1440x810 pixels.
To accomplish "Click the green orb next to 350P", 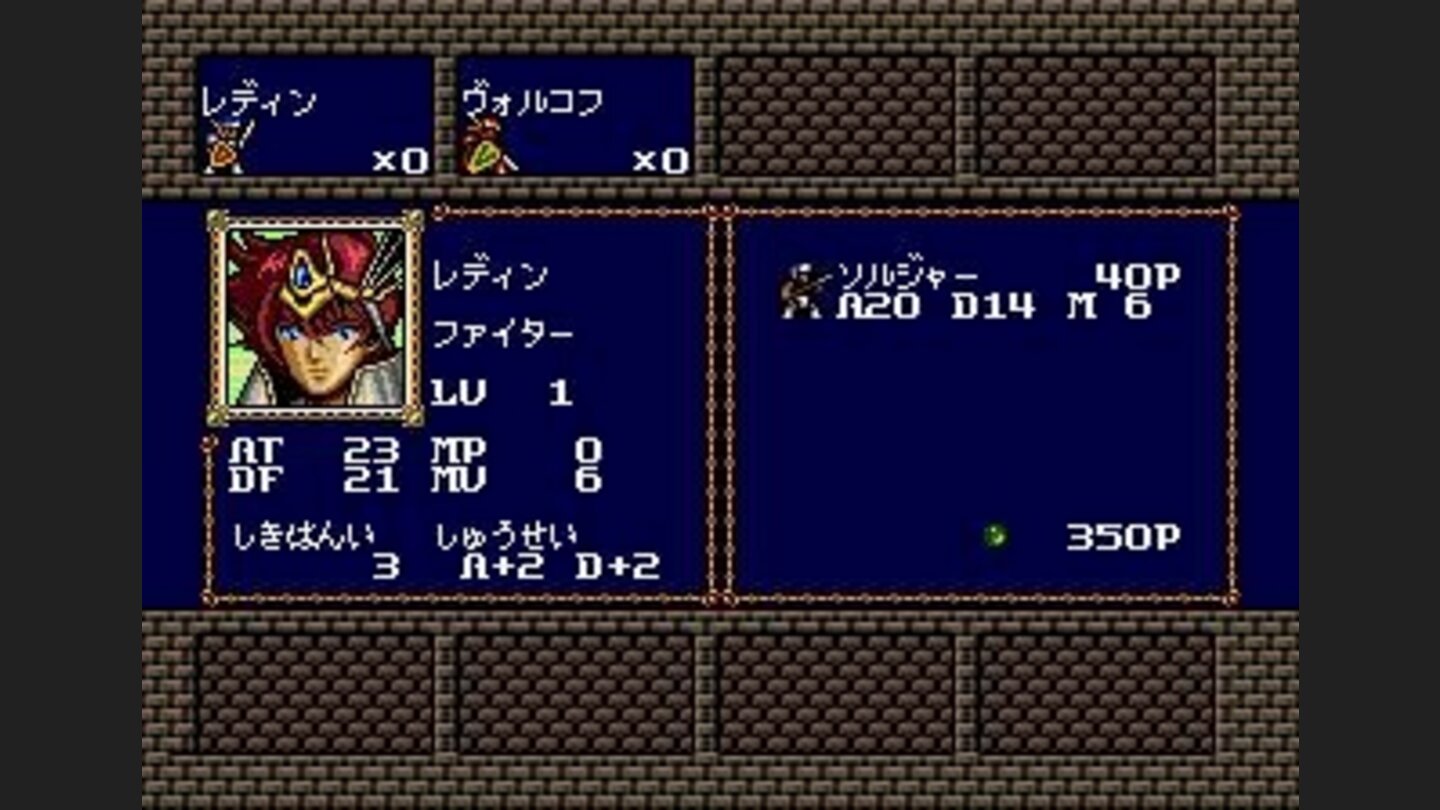I will click(x=994, y=534).
